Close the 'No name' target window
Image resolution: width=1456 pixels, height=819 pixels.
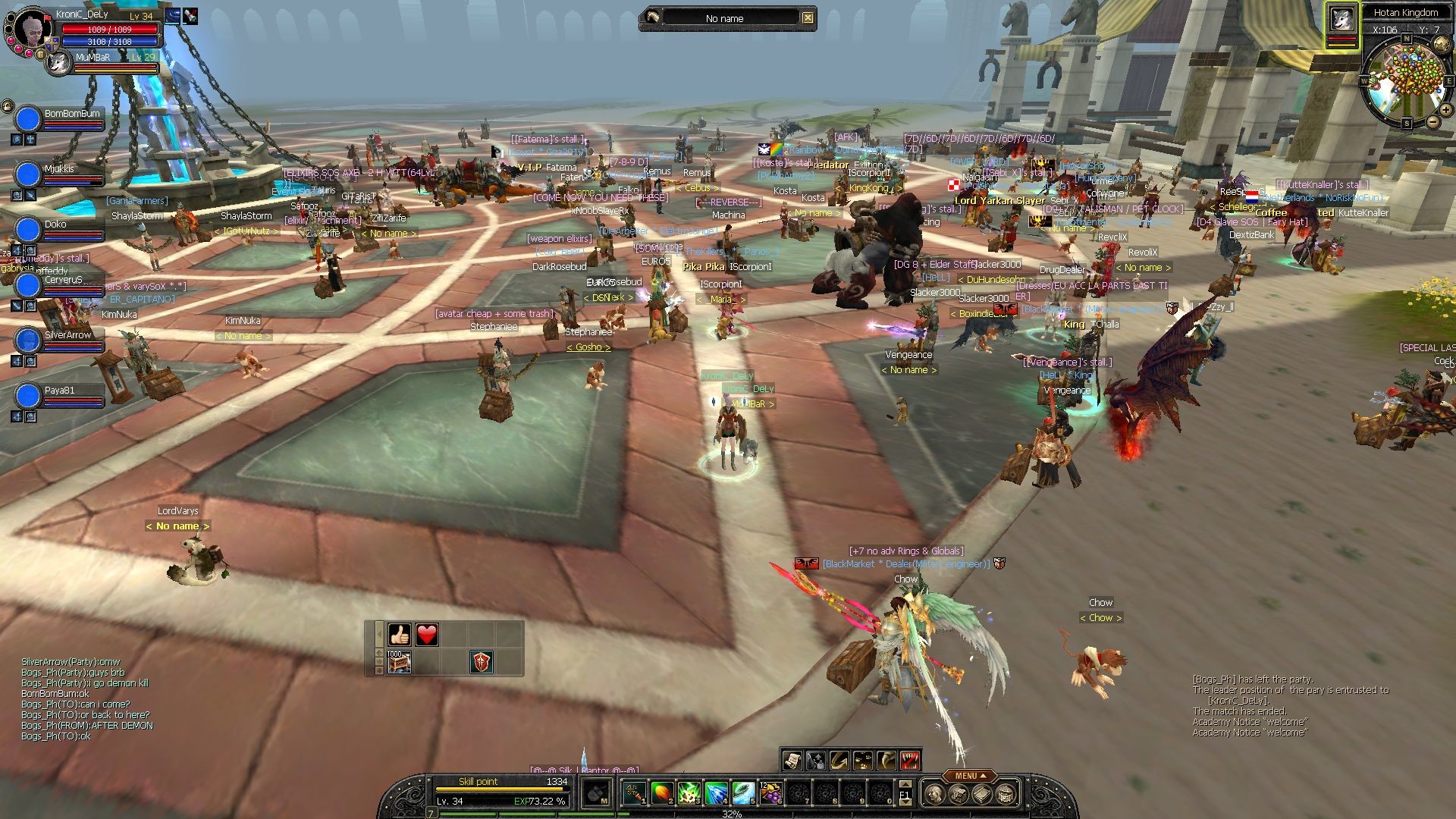tap(808, 18)
